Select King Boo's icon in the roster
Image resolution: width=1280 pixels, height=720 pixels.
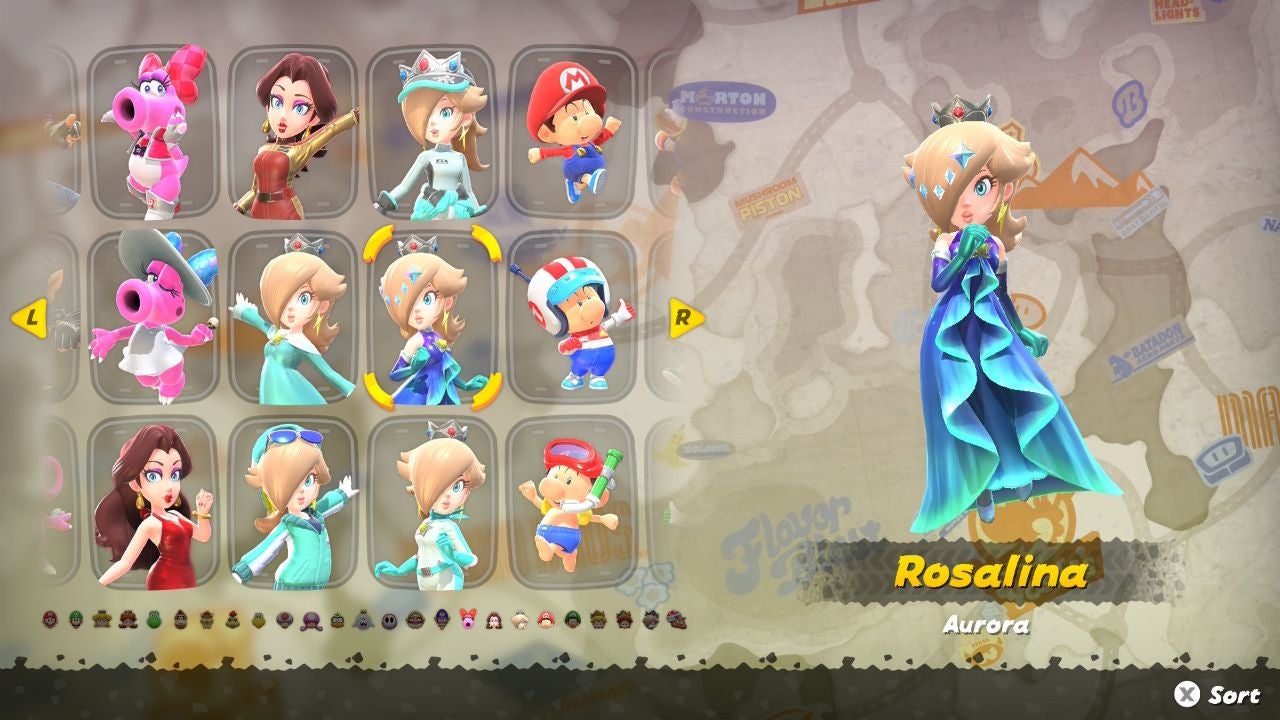pyautogui.click(x=362, y=622)
